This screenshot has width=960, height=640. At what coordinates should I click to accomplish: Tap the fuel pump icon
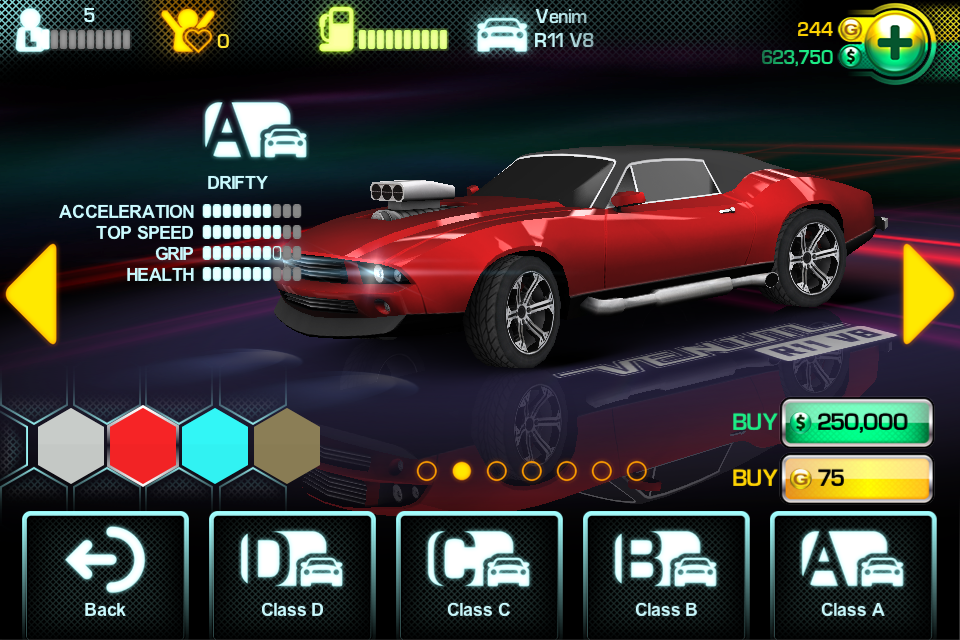point(336,30)
